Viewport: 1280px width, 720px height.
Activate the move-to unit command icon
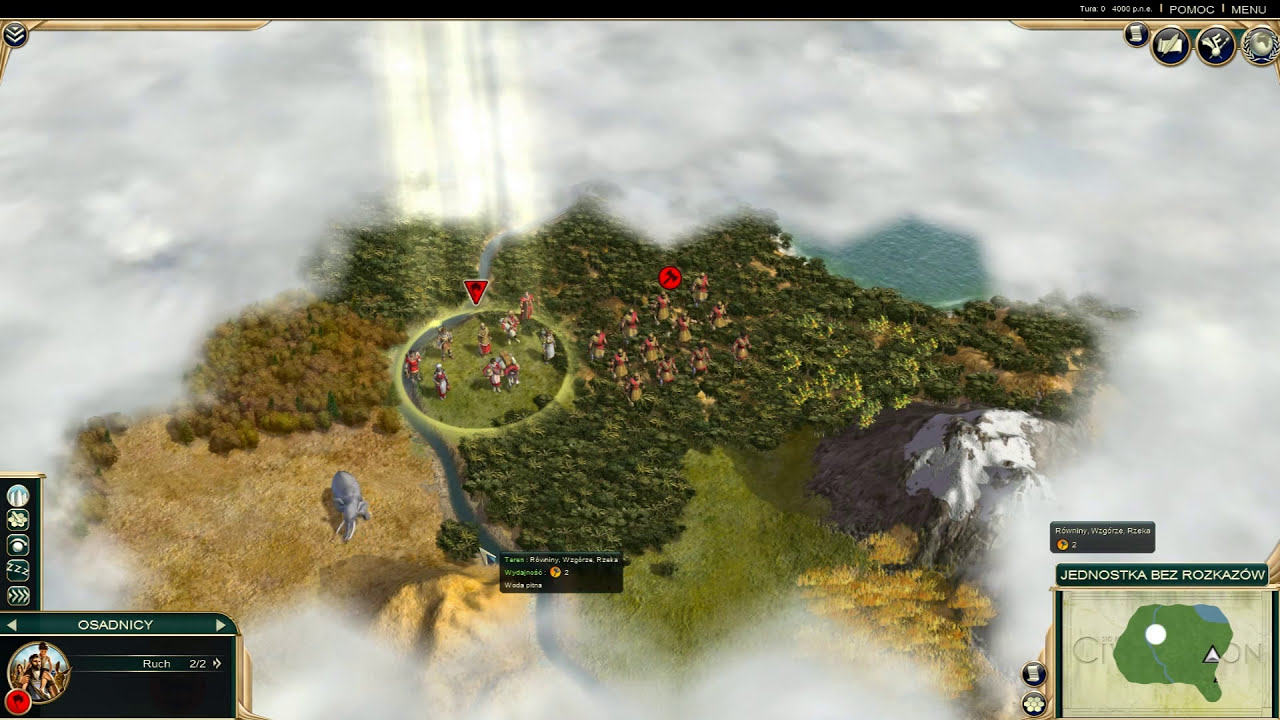(x=18, y=546)
